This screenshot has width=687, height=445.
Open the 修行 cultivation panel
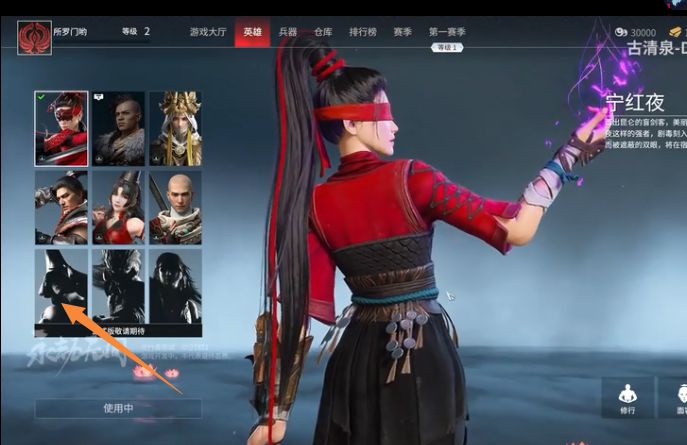[x=628, y=398]
